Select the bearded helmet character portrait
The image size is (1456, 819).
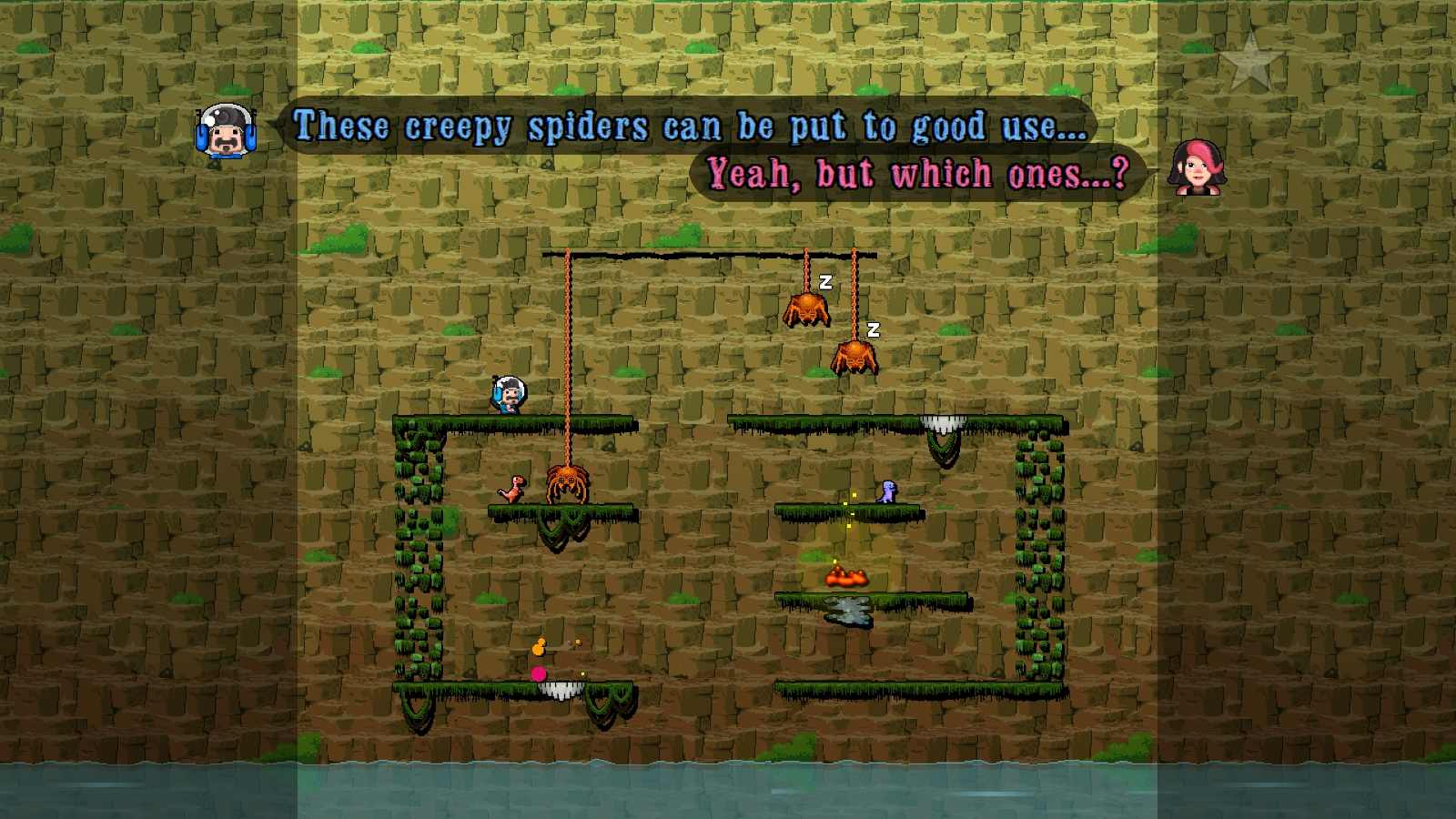[226, 130]
